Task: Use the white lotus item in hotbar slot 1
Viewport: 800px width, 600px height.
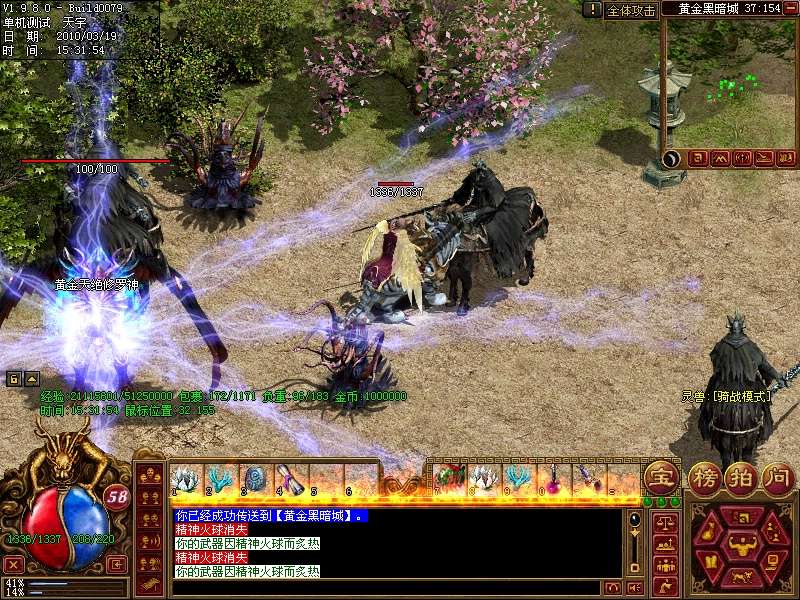Action: click(x=184, y=481)
